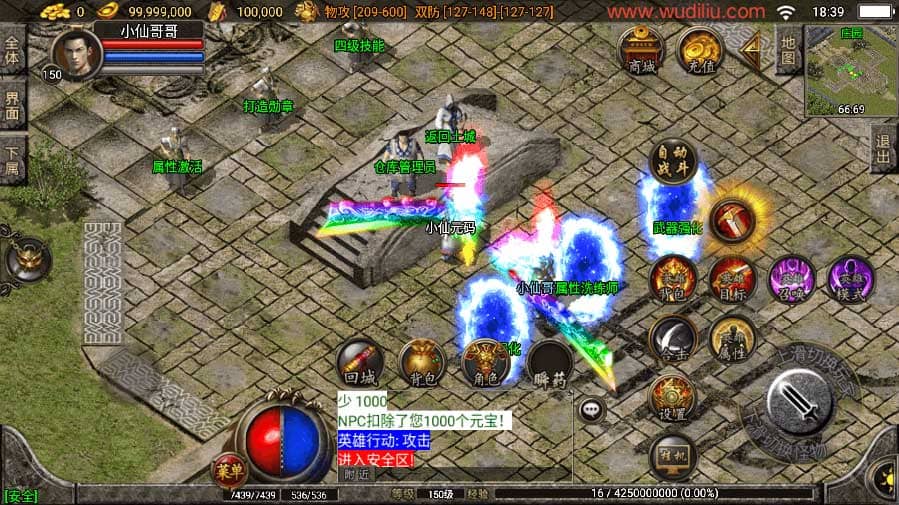Viewport: 899px width, 505px height.
Task: Select the 全体 tab on left edge
Action: pos(12,50)
